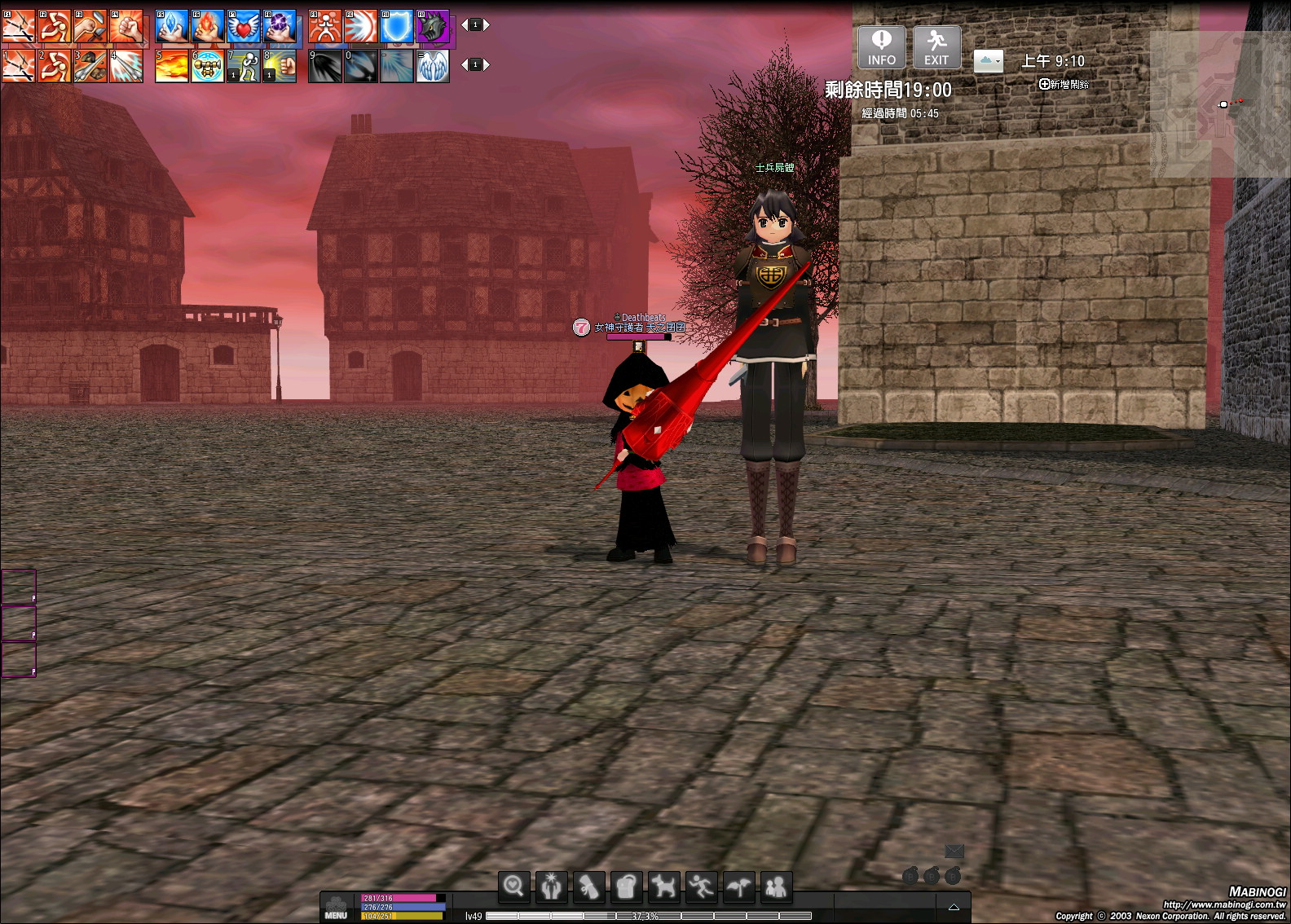Image resolution: width=1291 pixels, height=924 pixels.
Task: Open the weather cloud dropdown
Action: tap(988, 61)
